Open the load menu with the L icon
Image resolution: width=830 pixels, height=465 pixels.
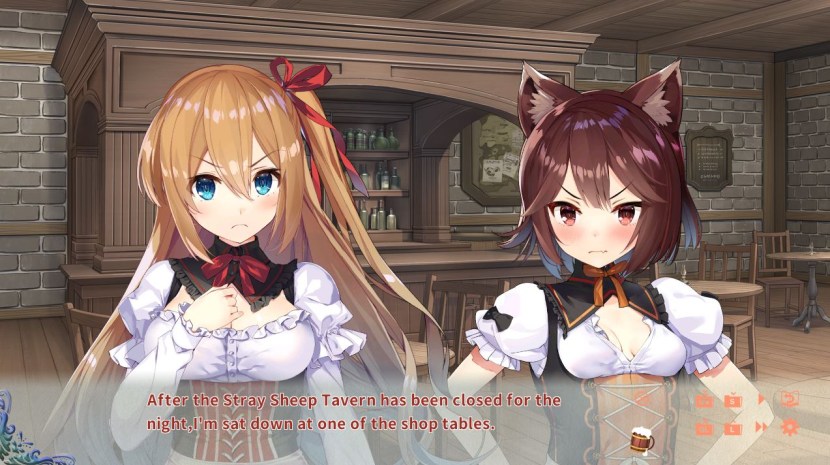(733, 428)
